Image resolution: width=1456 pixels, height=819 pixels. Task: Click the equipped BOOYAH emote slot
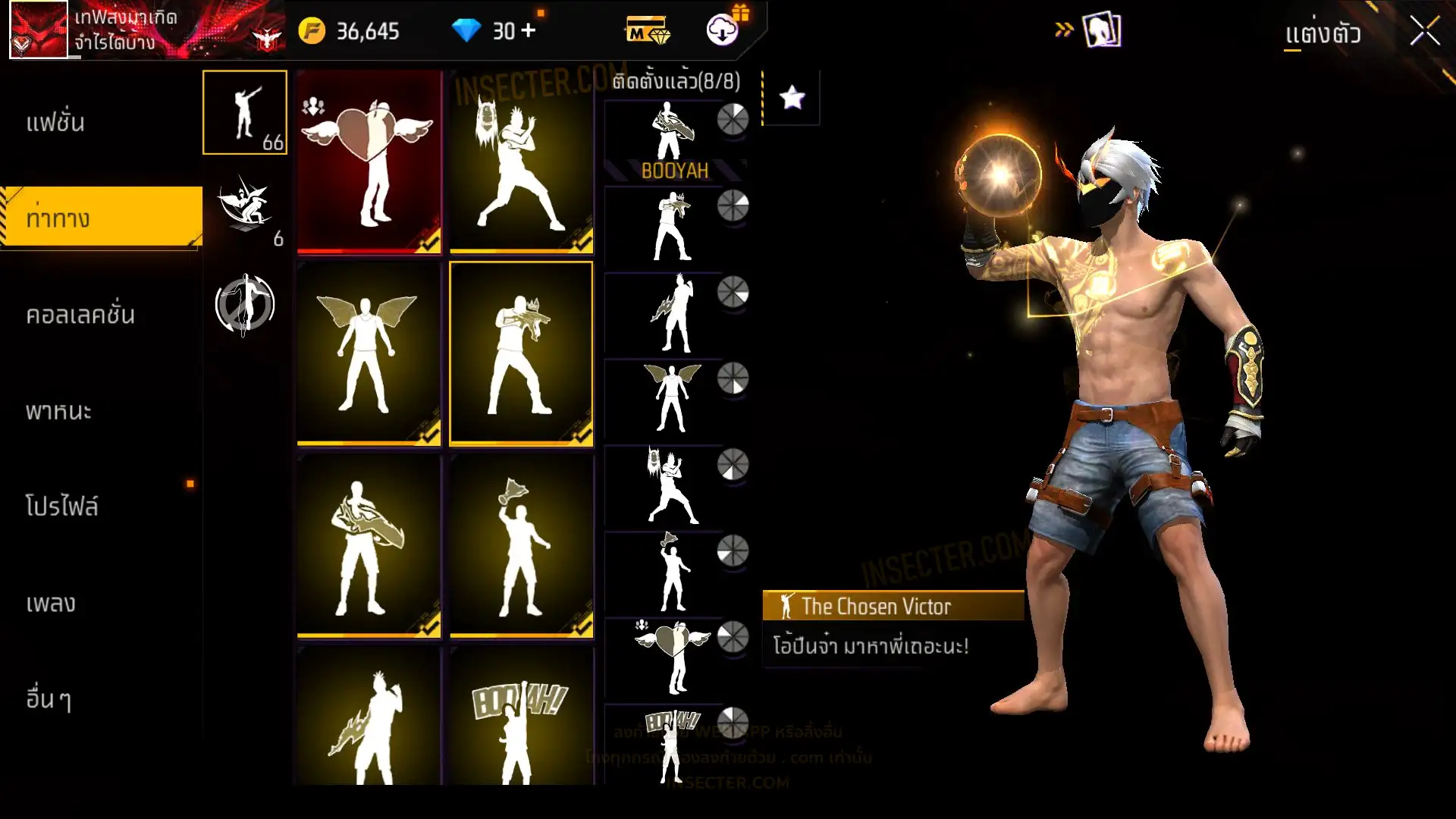click(x=673, y=140)
